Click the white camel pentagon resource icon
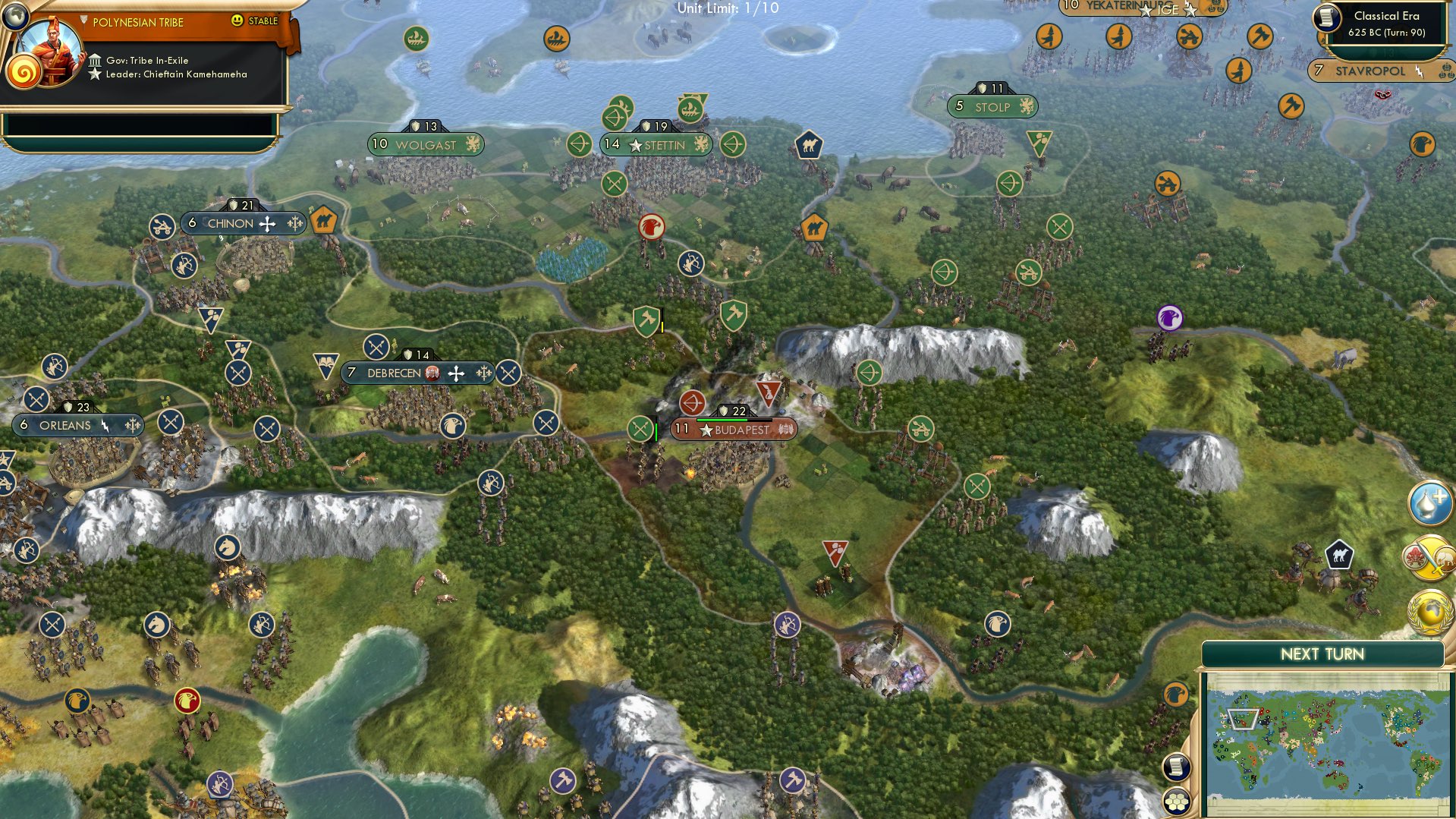Viewport: 1456px width, 819px height. click(1339, 554)
